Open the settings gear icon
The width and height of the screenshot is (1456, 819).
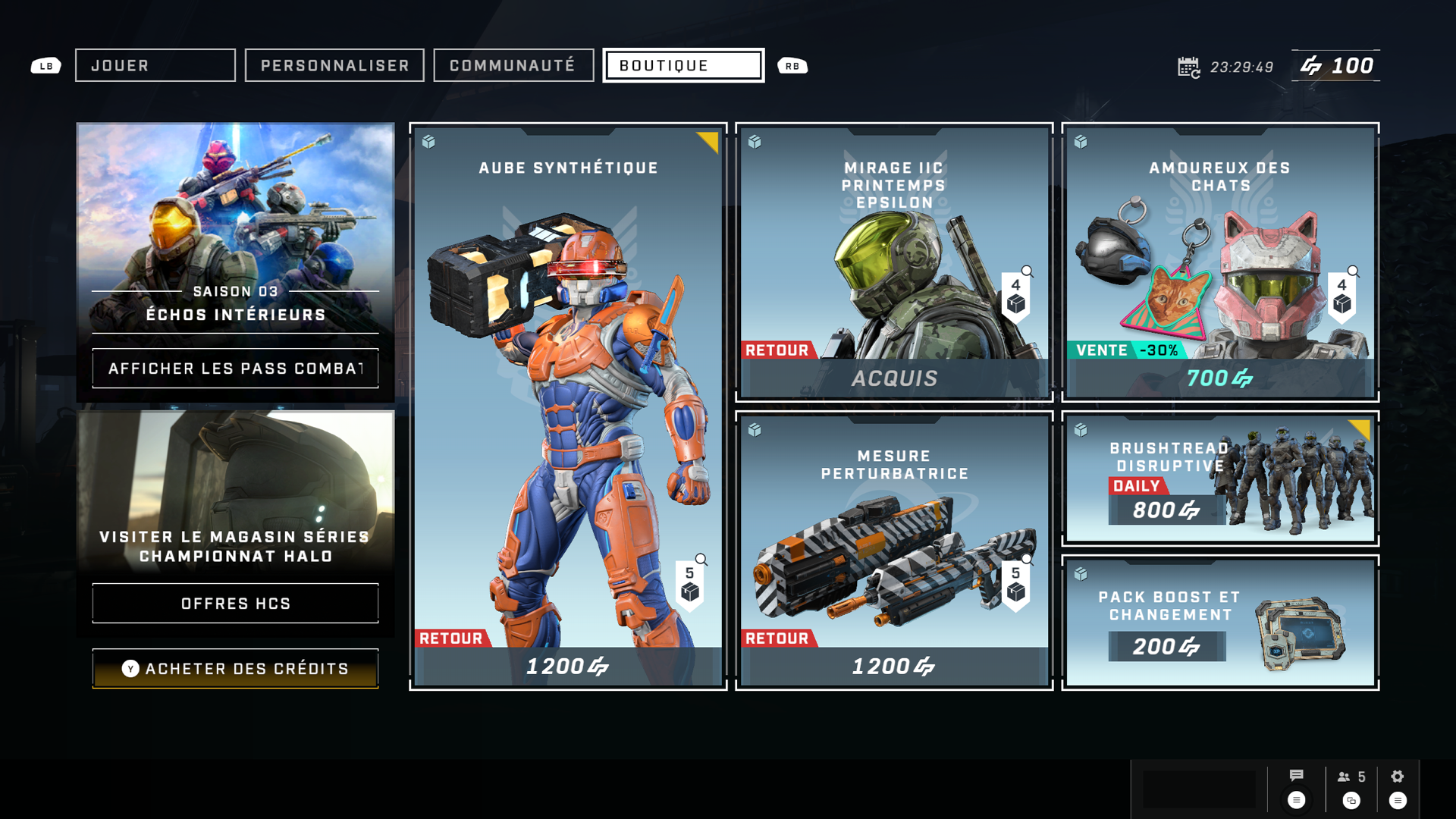point(1398,777)
